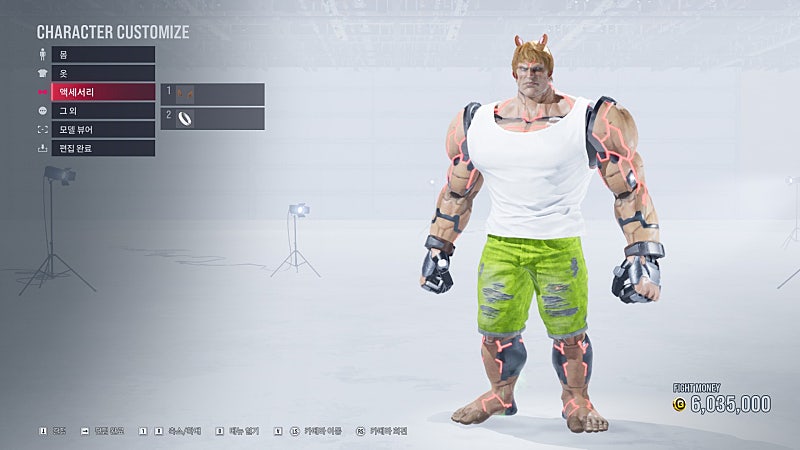
Task: Open the 옷 (Clothes) category
Action: coord(103,73)
